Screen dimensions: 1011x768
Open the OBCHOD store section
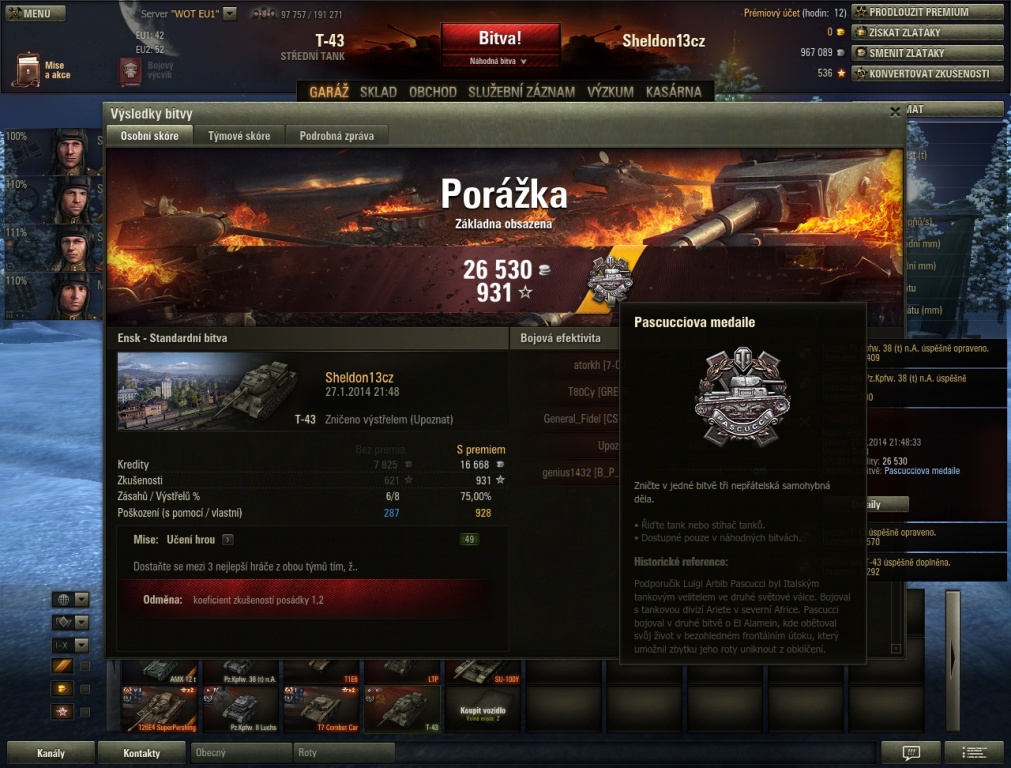(433, 92)
